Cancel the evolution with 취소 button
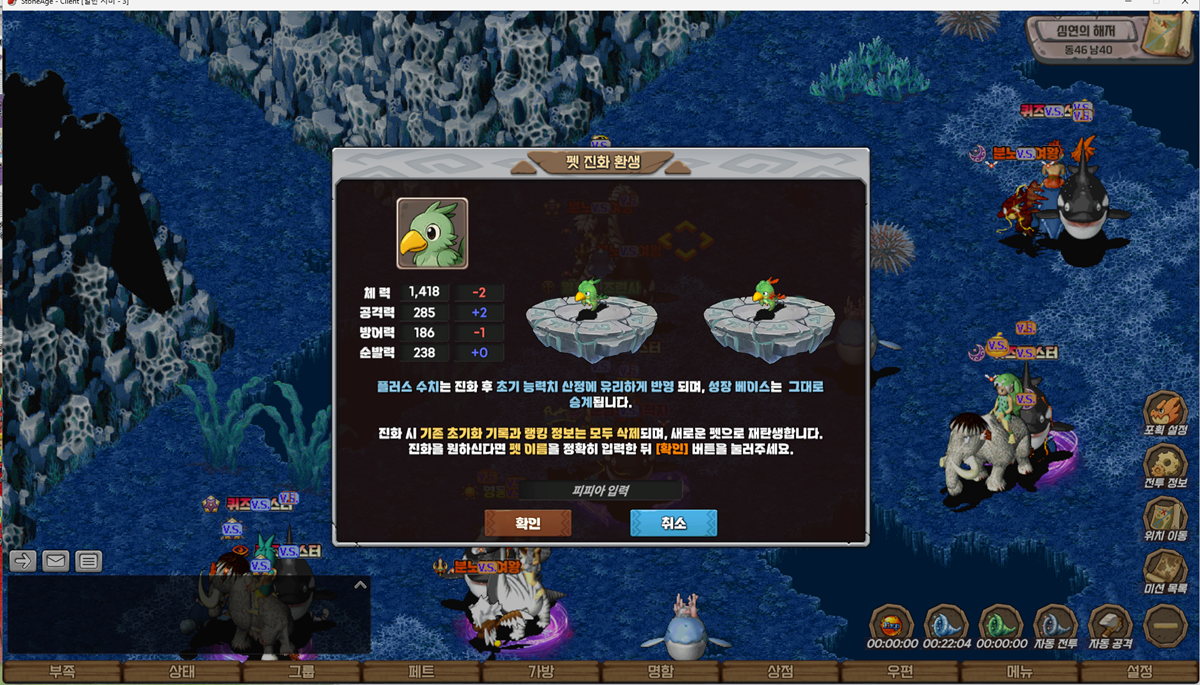Screen dimensions: 1200x685 tap(673, 523)
